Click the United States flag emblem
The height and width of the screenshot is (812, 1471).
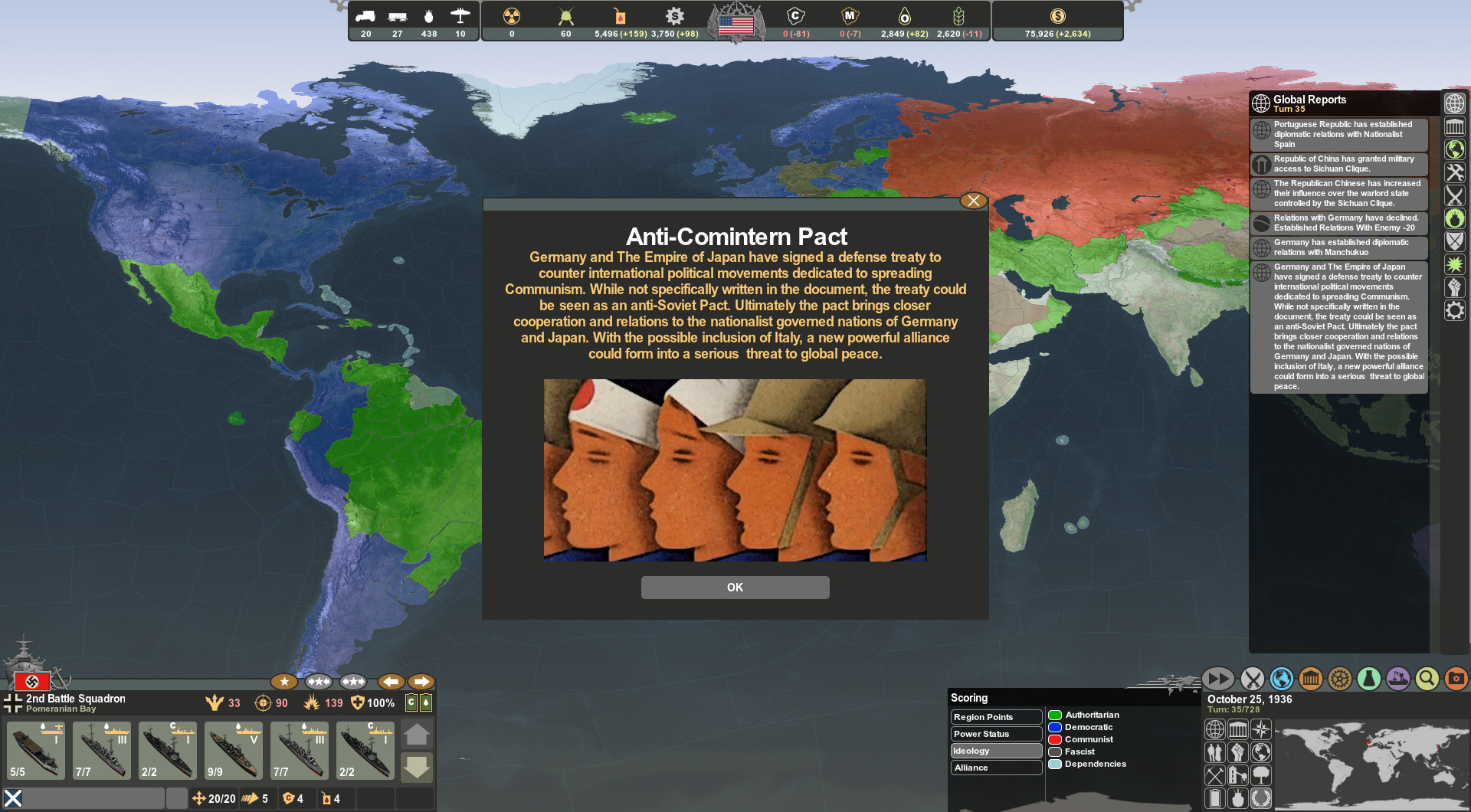[x=735, y=23]
